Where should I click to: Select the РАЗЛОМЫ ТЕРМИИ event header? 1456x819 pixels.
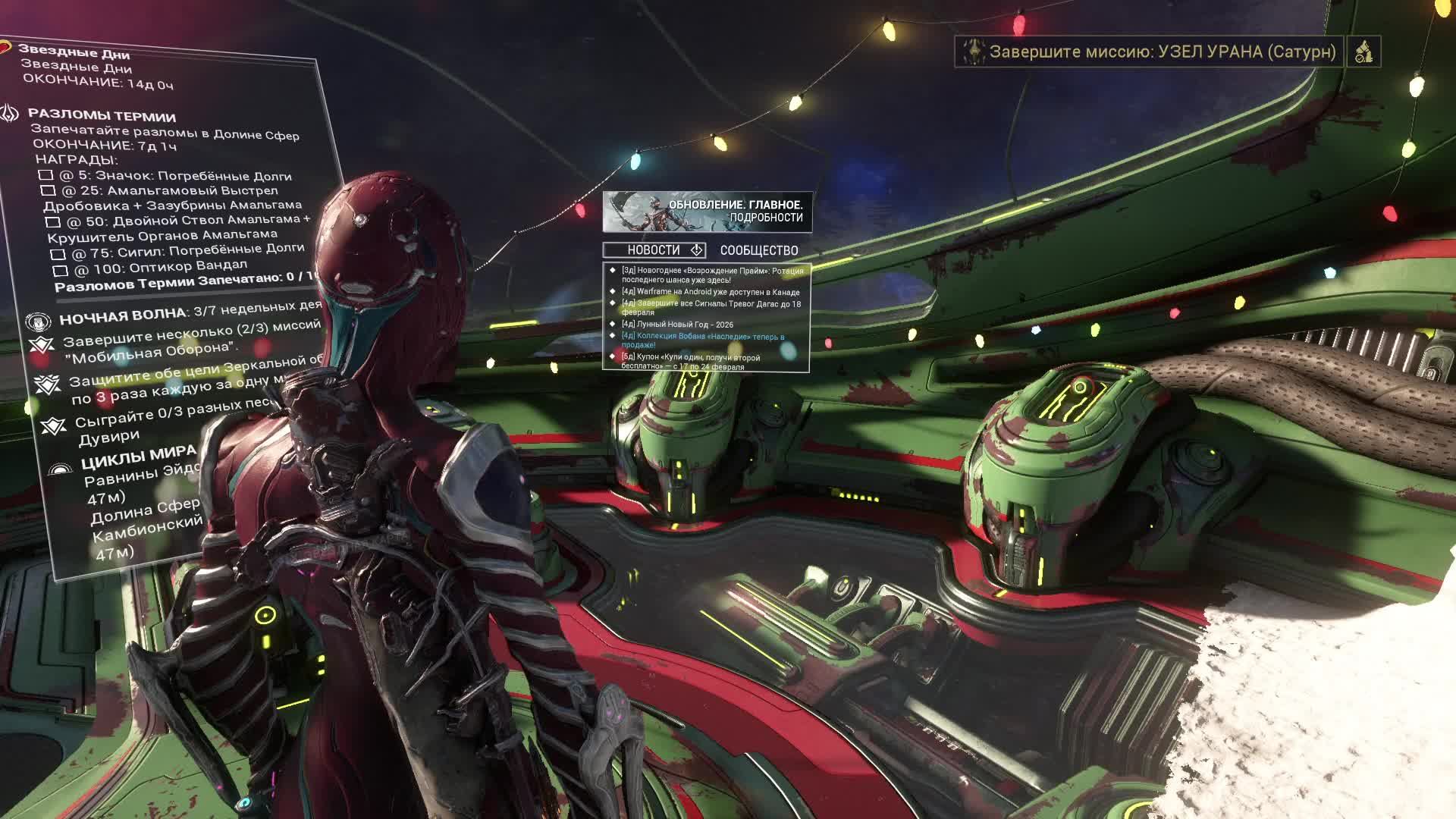pyautogui.click(x=102, y=116)
